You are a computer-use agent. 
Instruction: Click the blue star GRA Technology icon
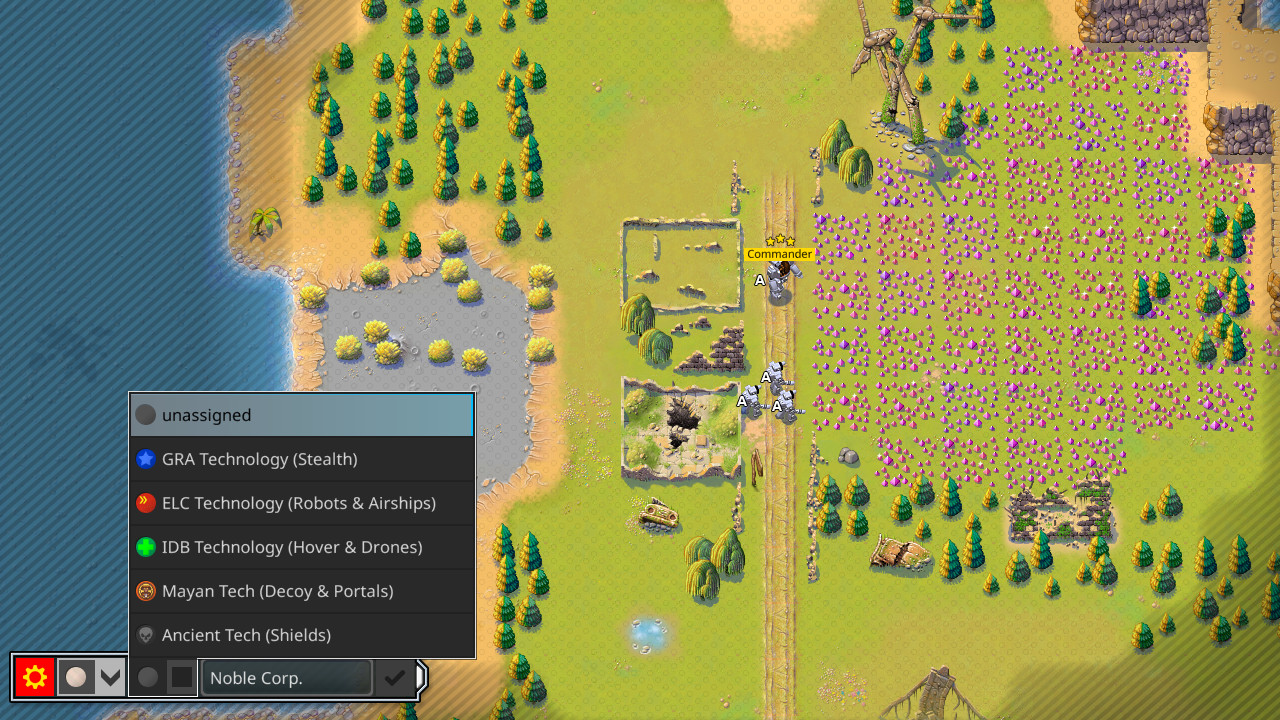click(145, 459)
